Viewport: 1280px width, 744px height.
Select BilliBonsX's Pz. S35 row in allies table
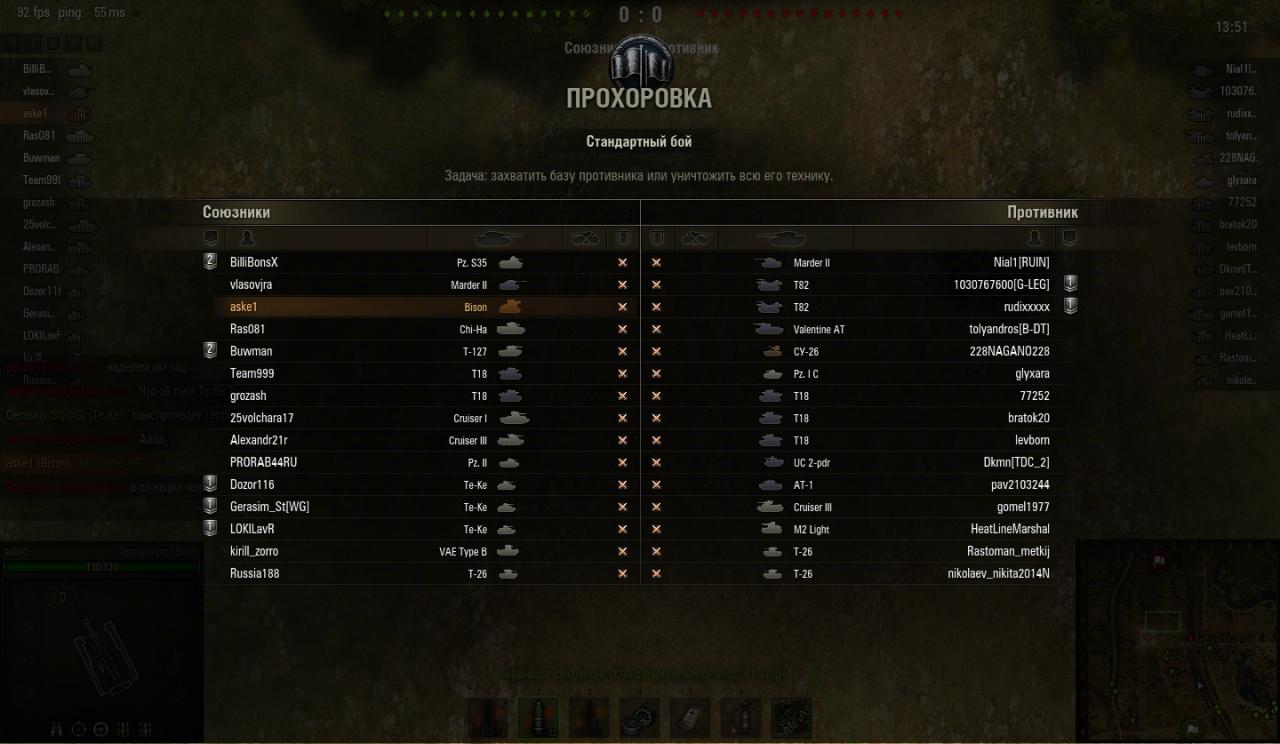tap(420, 262)
